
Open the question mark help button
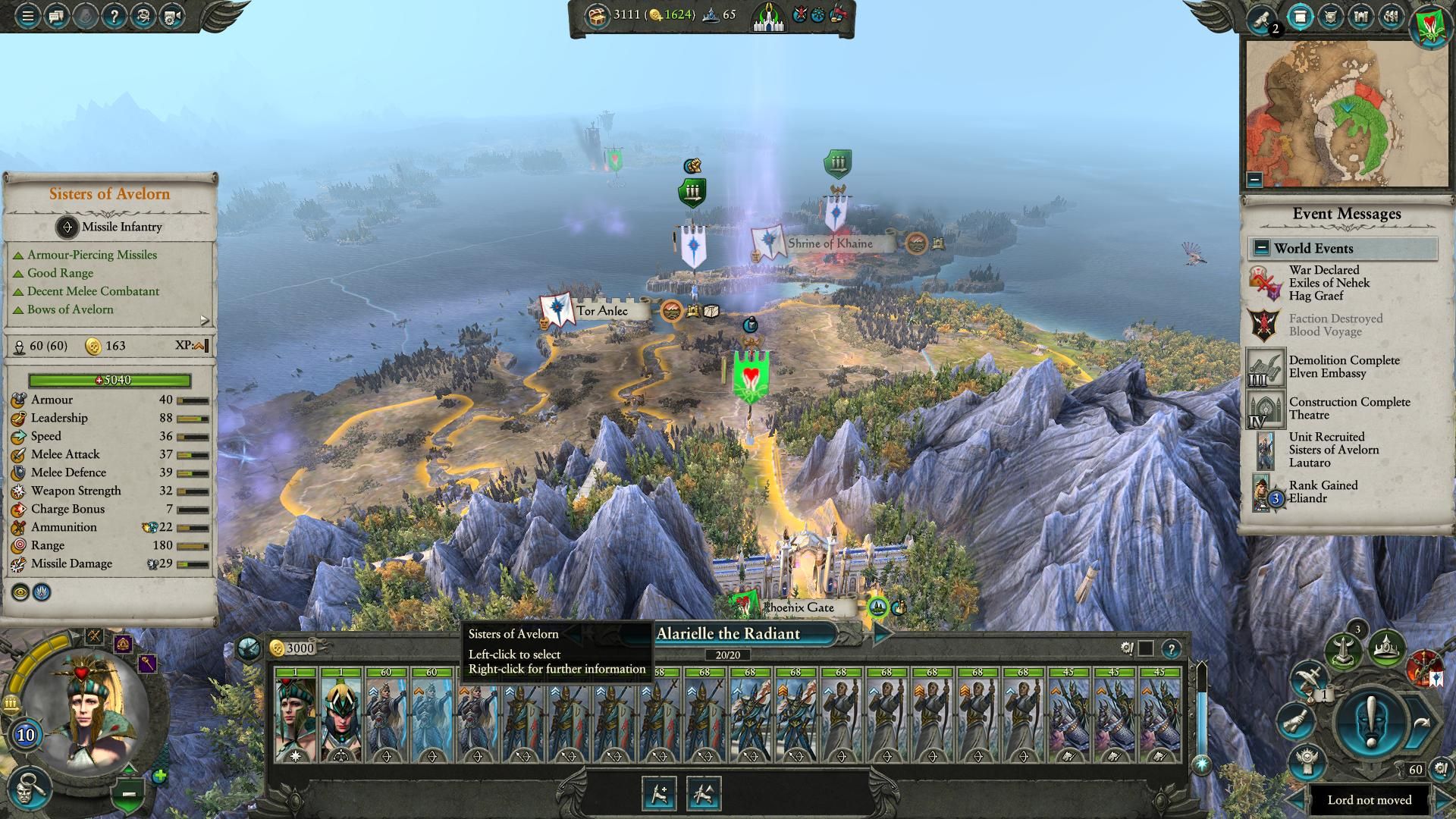[114, 16]
